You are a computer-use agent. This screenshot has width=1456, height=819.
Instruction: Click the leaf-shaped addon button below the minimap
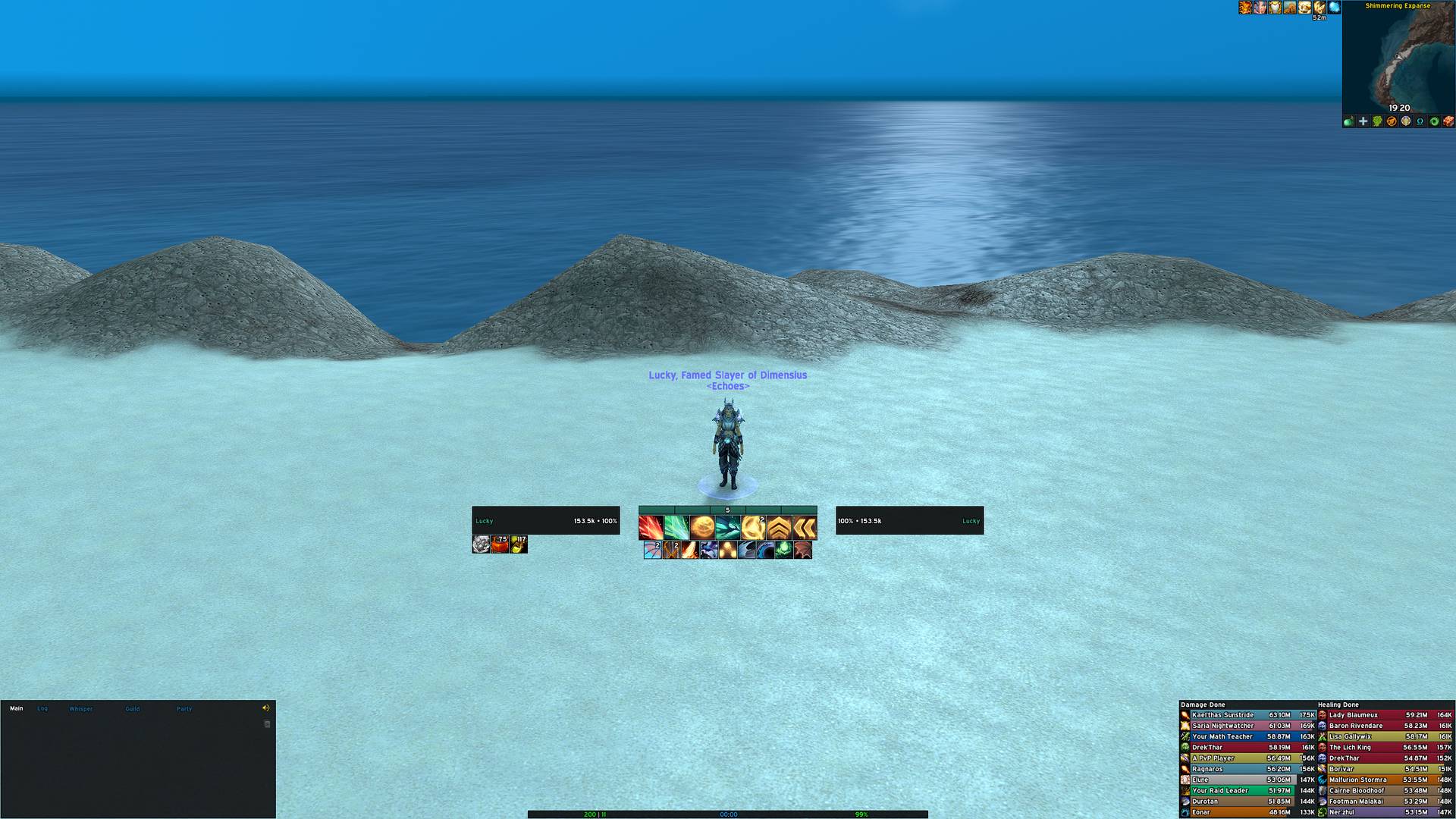[1378, 121]
